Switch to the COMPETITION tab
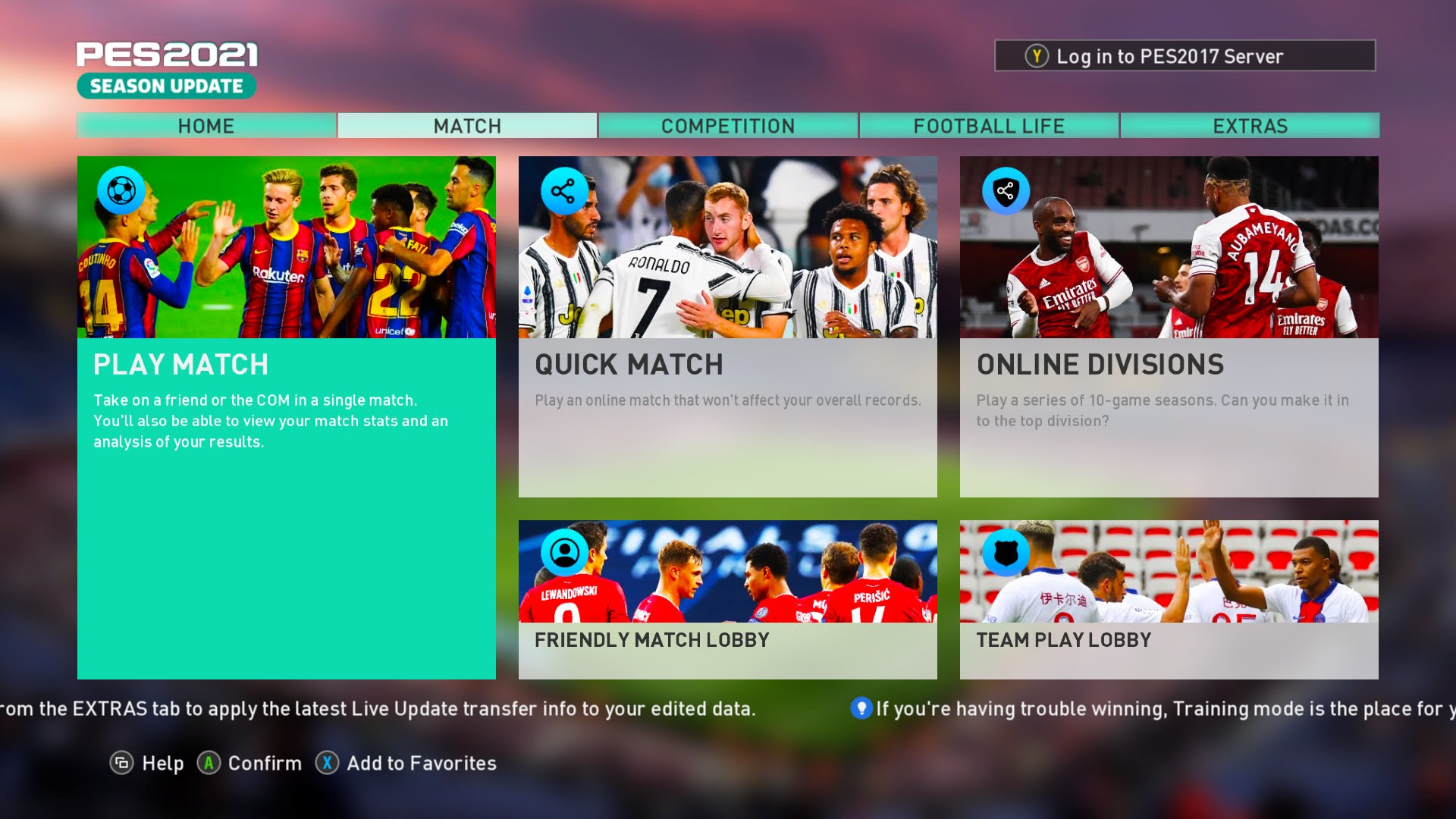 click(x=727, y=126)
